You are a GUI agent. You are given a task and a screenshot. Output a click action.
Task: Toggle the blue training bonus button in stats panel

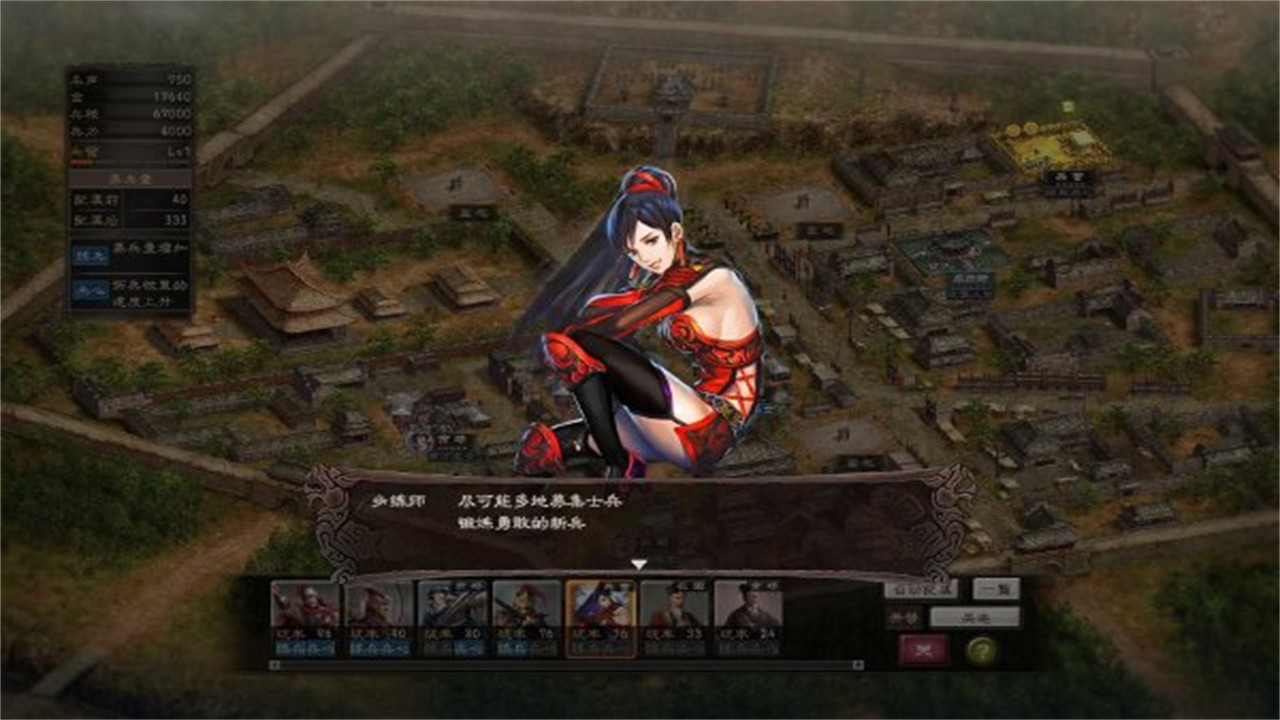[92, 253]
